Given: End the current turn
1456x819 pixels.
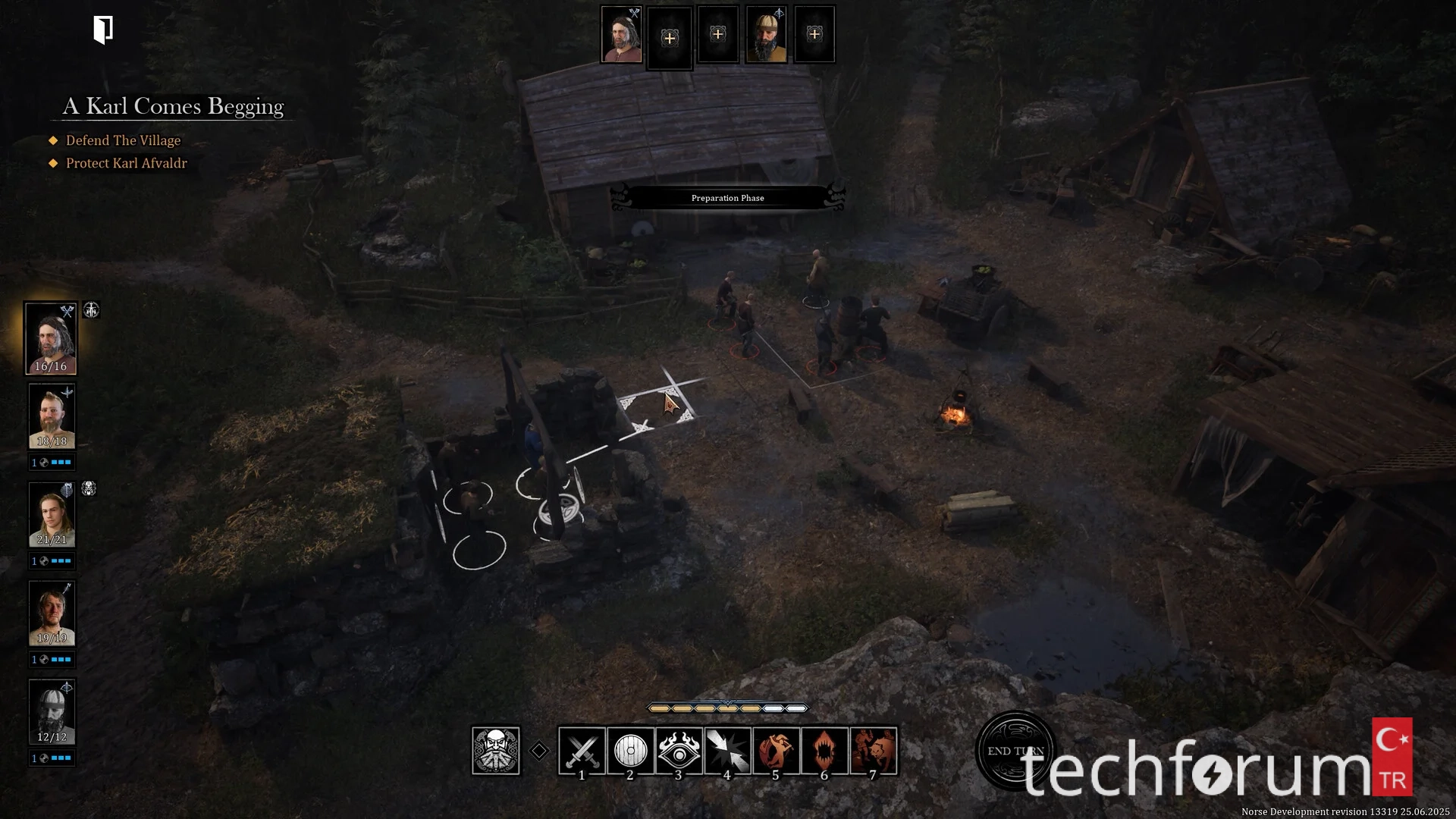Looking at the screenshot, I should 1015,751.
